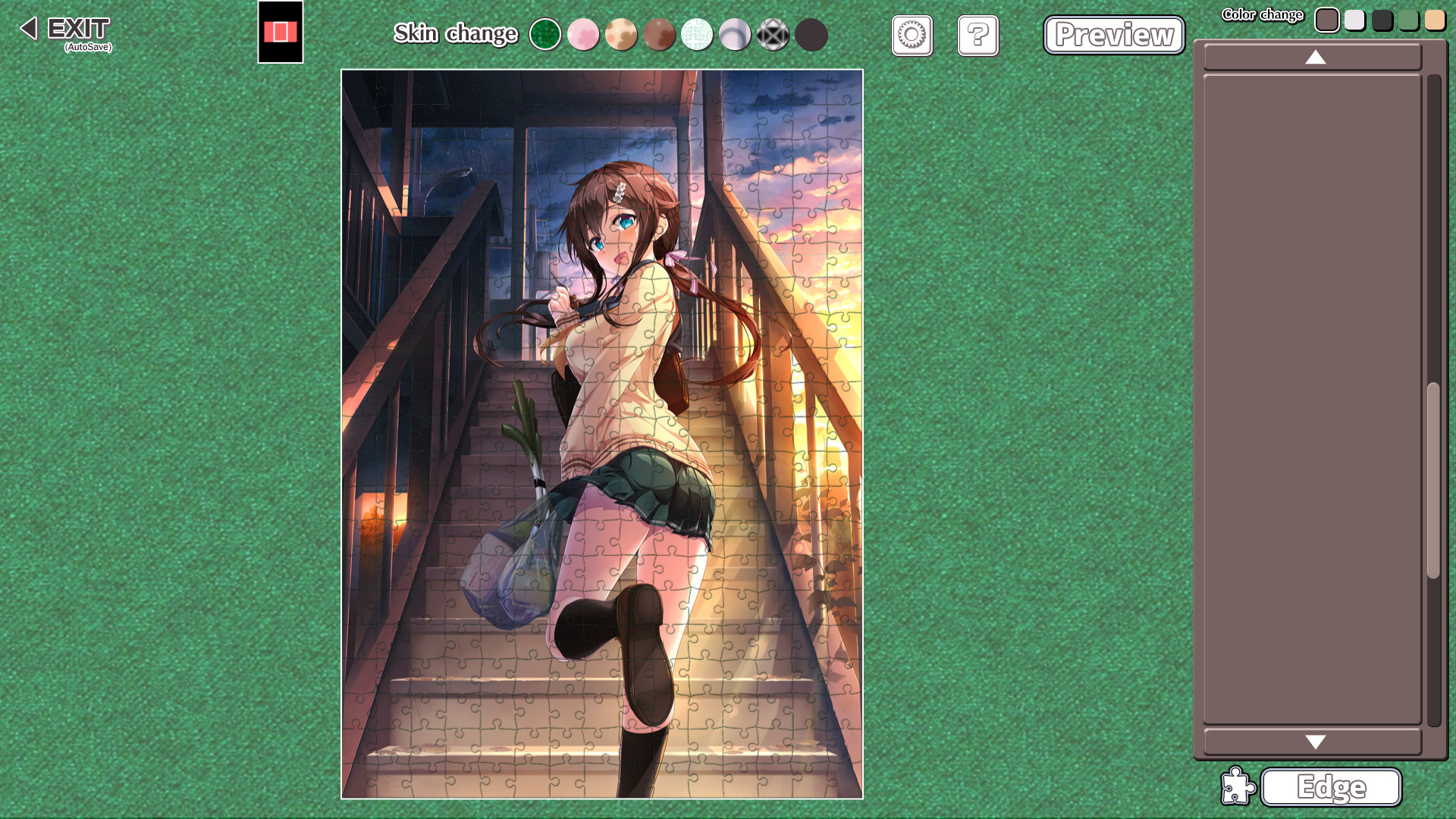Click the Color change label

coord(1263,14)
